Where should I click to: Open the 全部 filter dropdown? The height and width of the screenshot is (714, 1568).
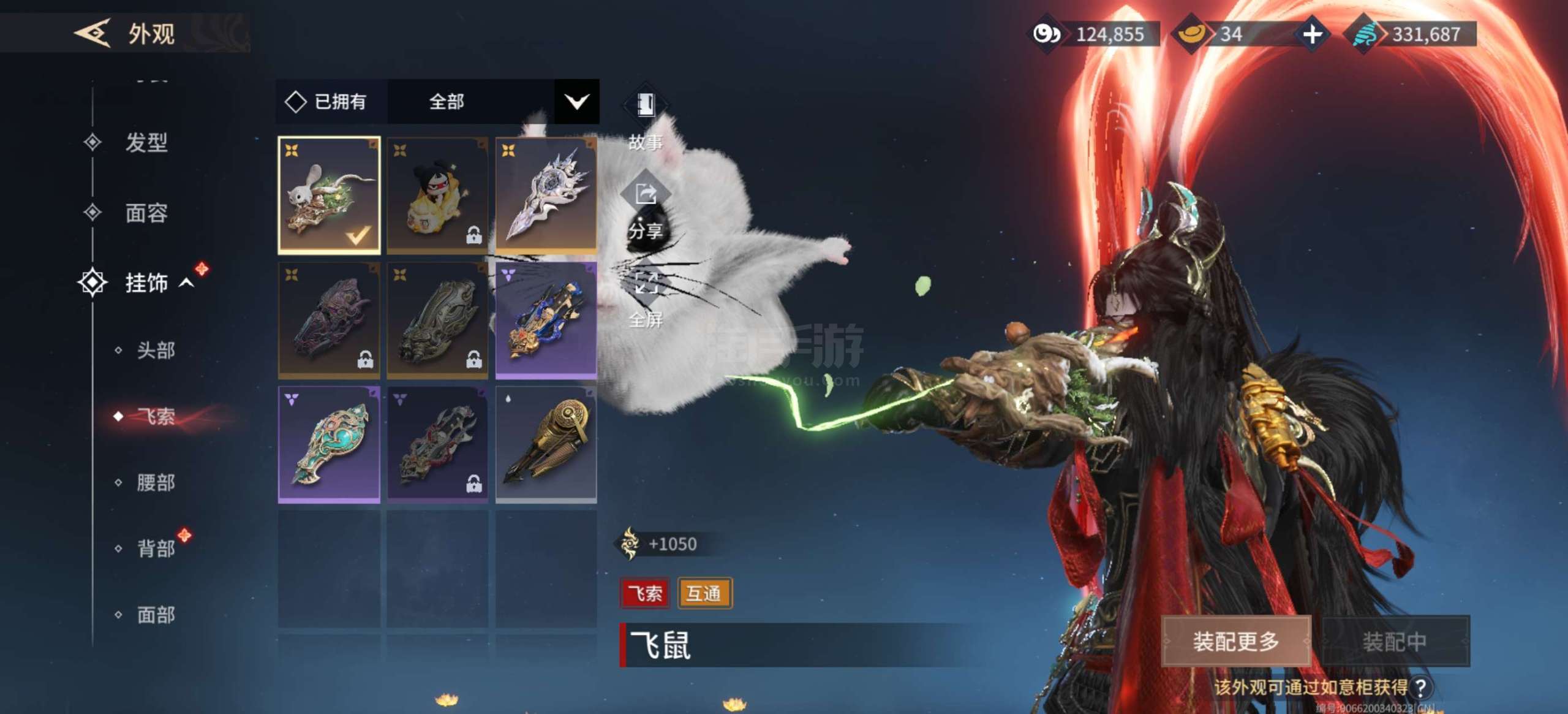(x=576, y=102)
